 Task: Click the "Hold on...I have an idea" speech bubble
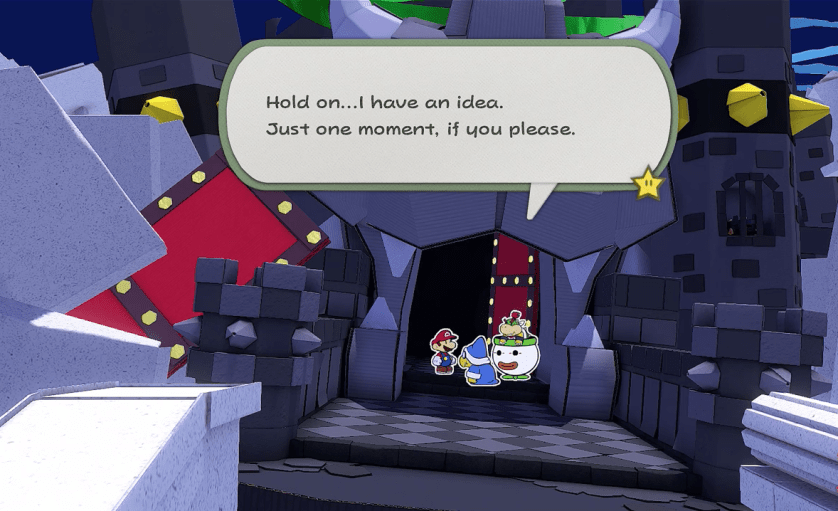coord(440,117)
